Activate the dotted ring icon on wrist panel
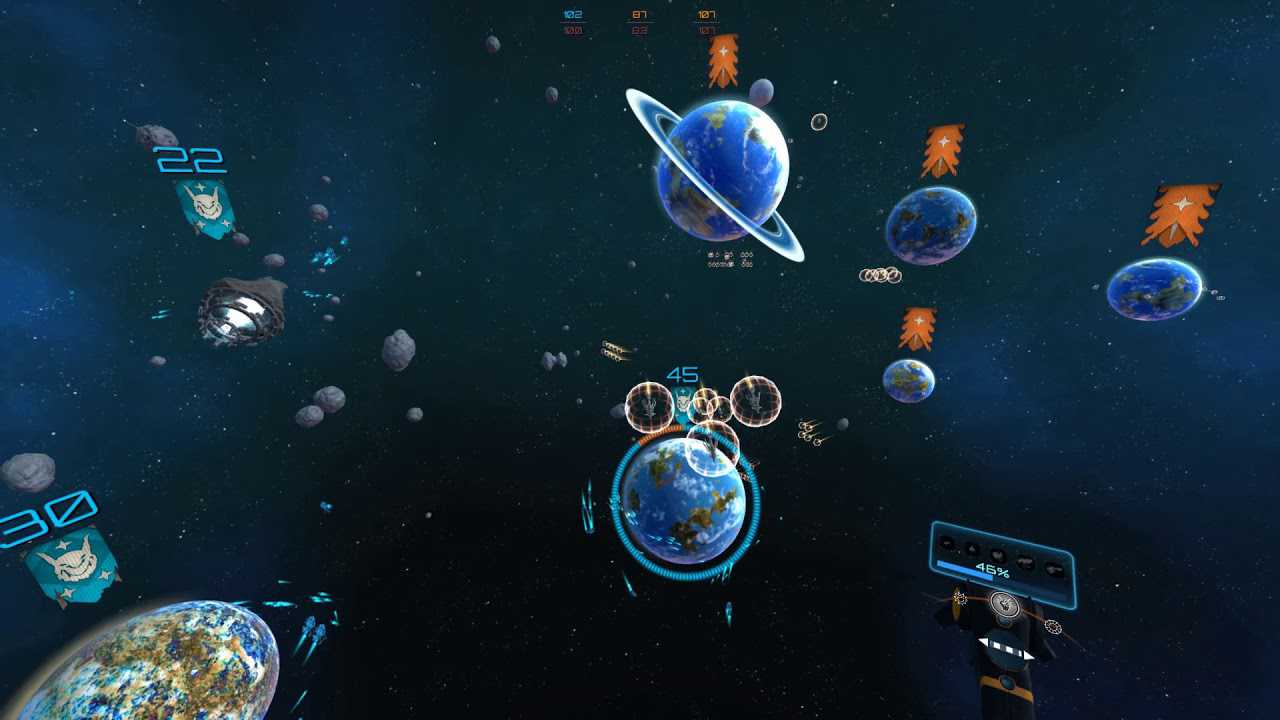 [1052, 627]
